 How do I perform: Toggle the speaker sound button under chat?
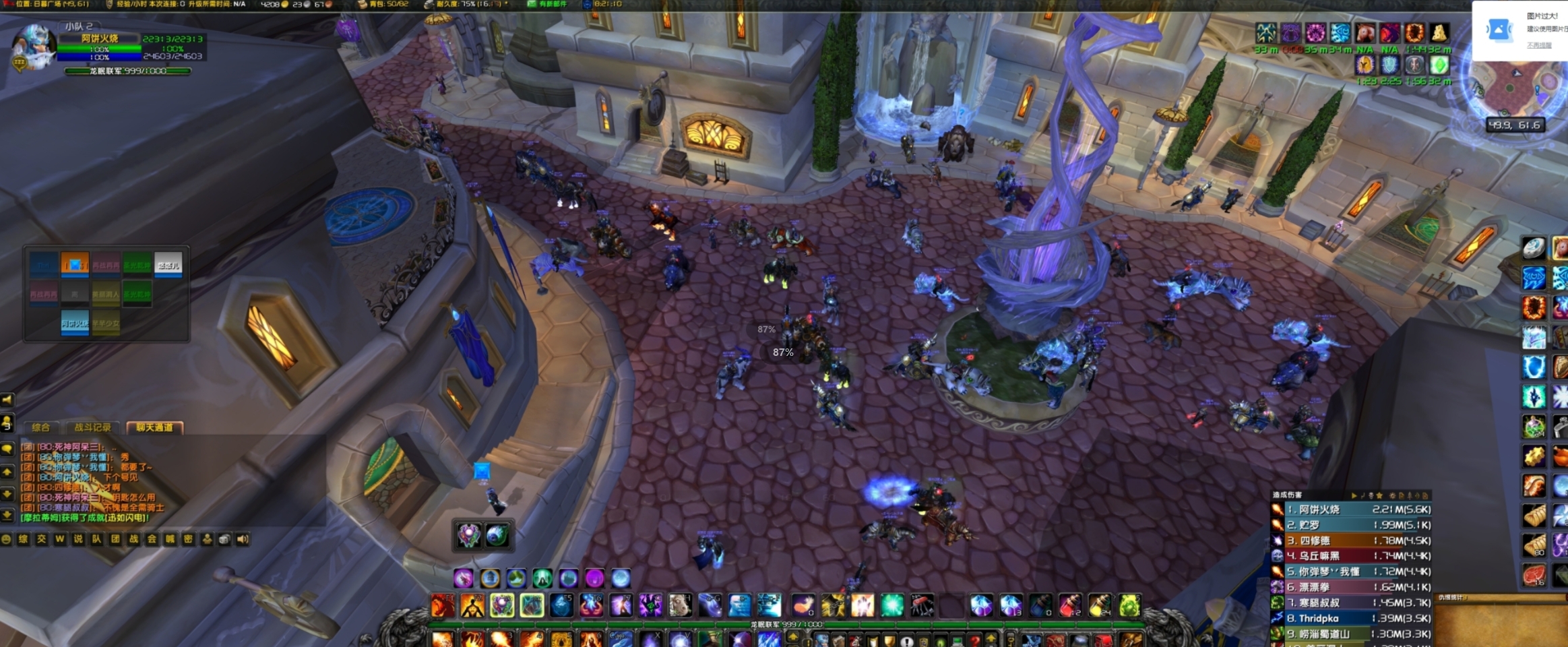pyautogui.click(x=243, y=539)
